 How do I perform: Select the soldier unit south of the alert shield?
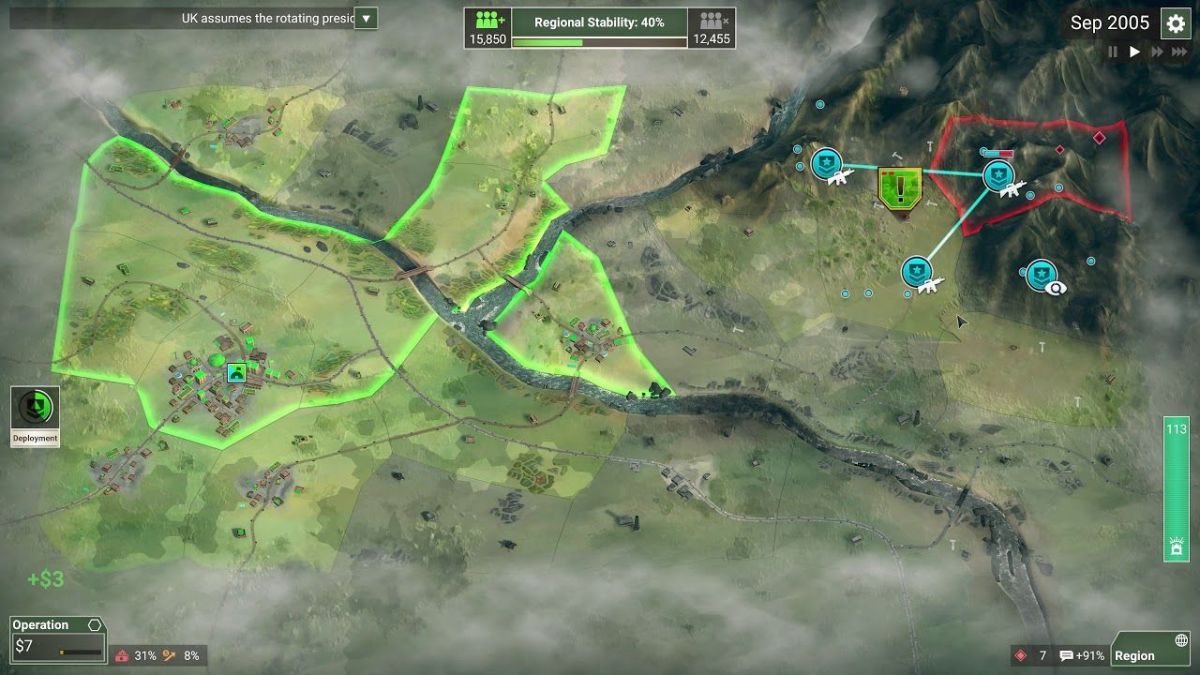pos(917,271)
